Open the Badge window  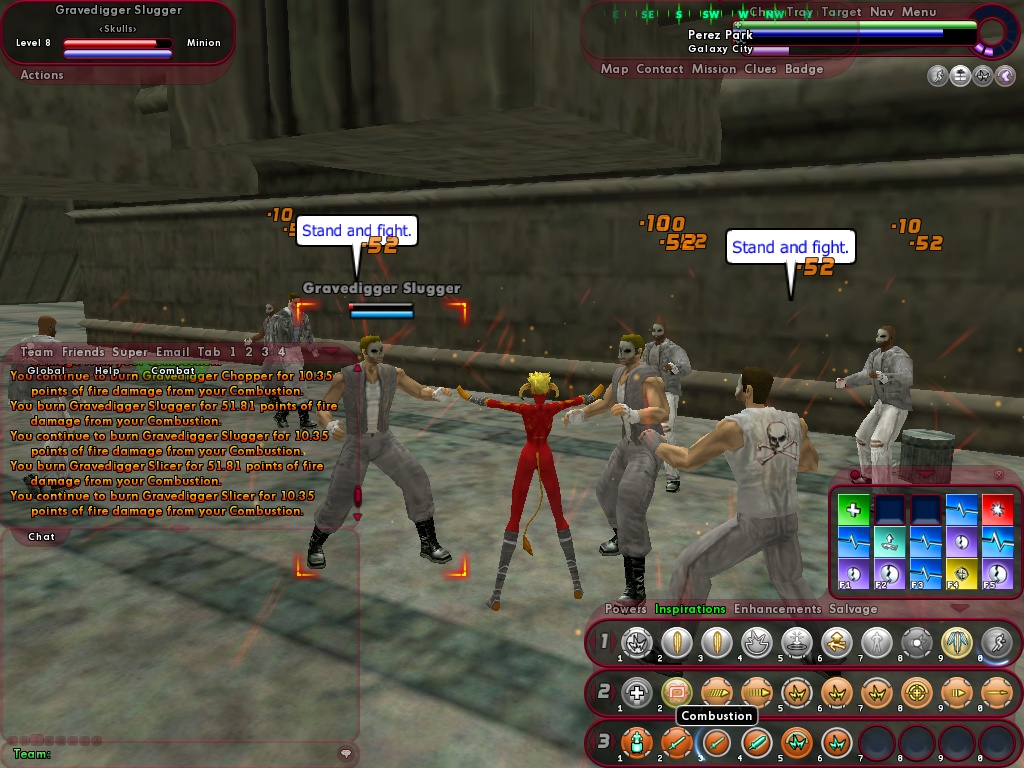(804, 69)
